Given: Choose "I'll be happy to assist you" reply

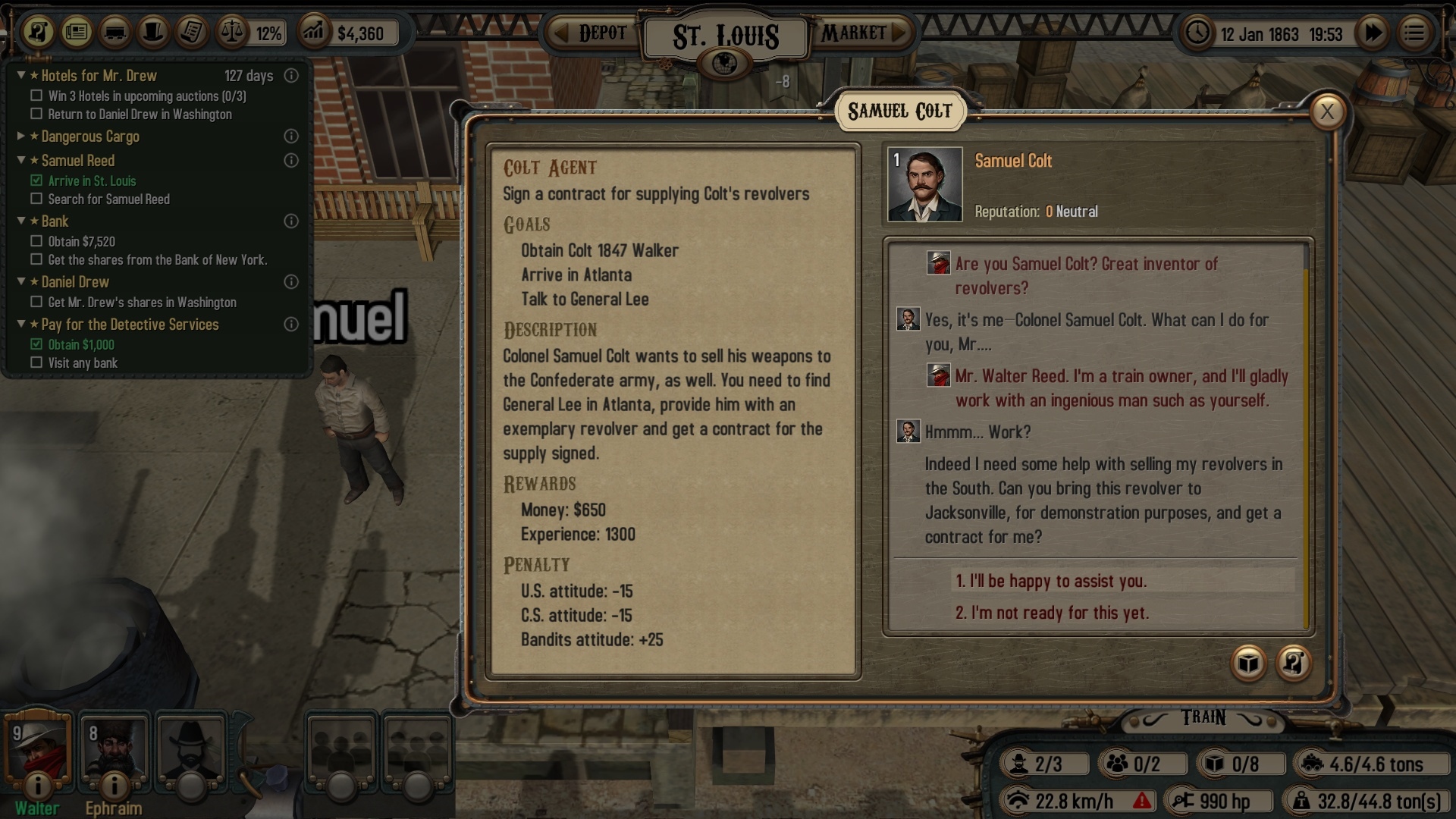Looking at the screenshot, I should pos(1051,582).
